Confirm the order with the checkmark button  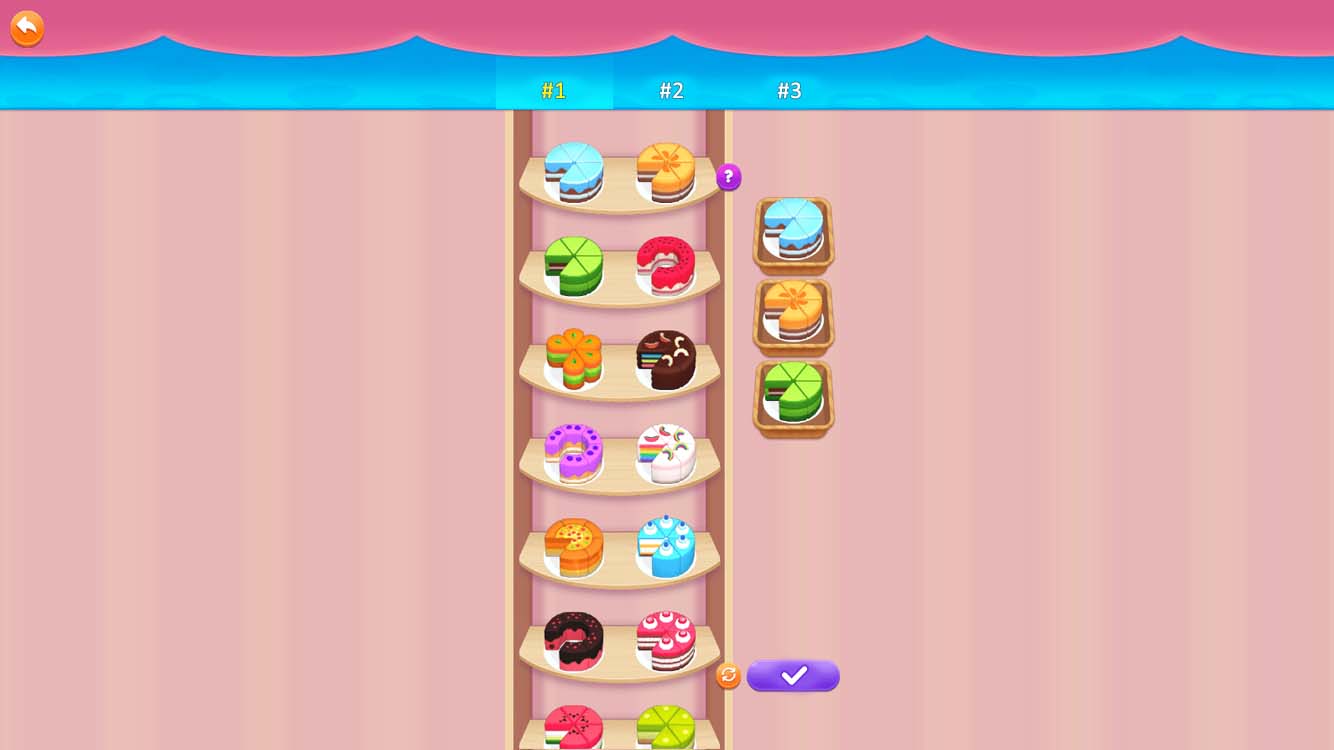[x=792, y=676]
